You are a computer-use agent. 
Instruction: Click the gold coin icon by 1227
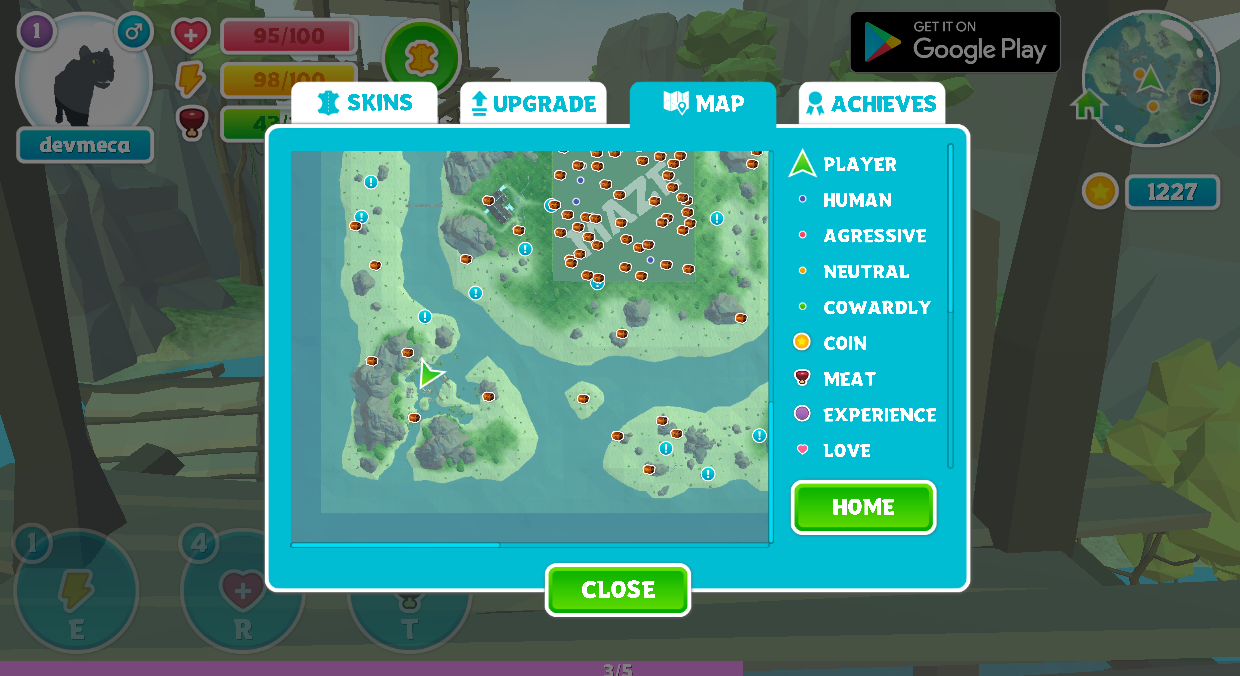coord(1100,191)
